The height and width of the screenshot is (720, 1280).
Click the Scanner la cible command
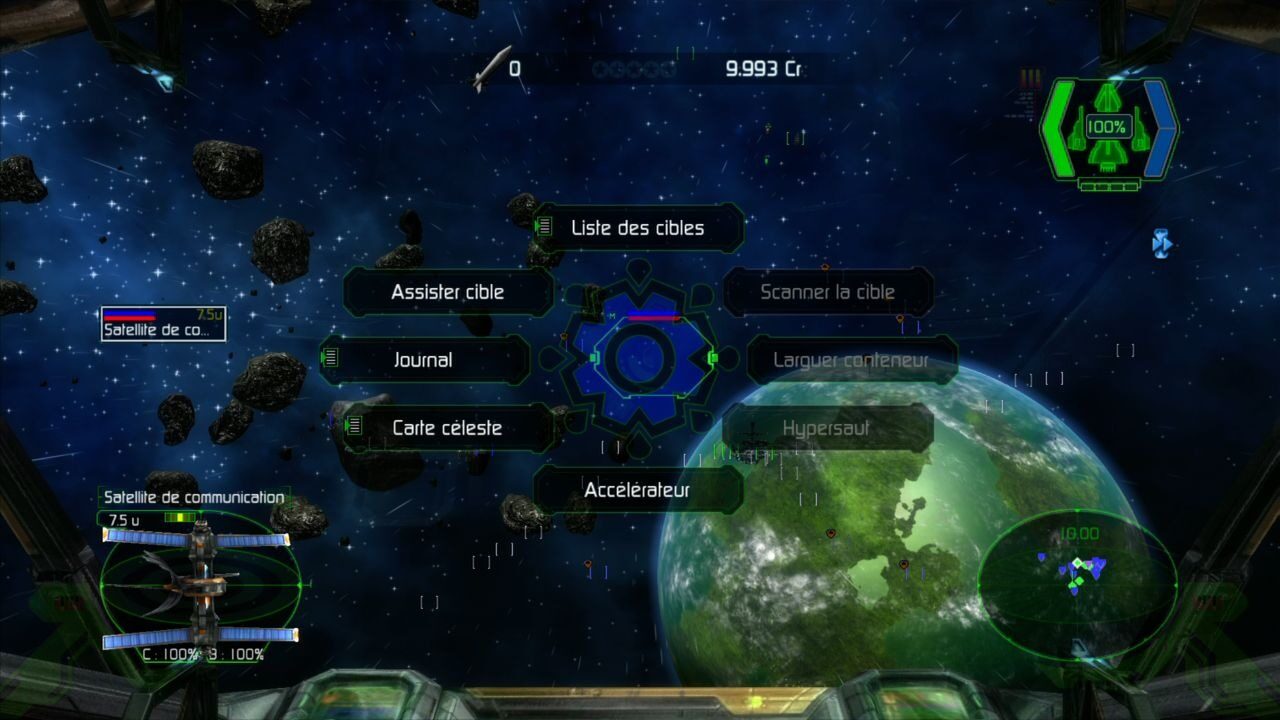coord(827,292)
